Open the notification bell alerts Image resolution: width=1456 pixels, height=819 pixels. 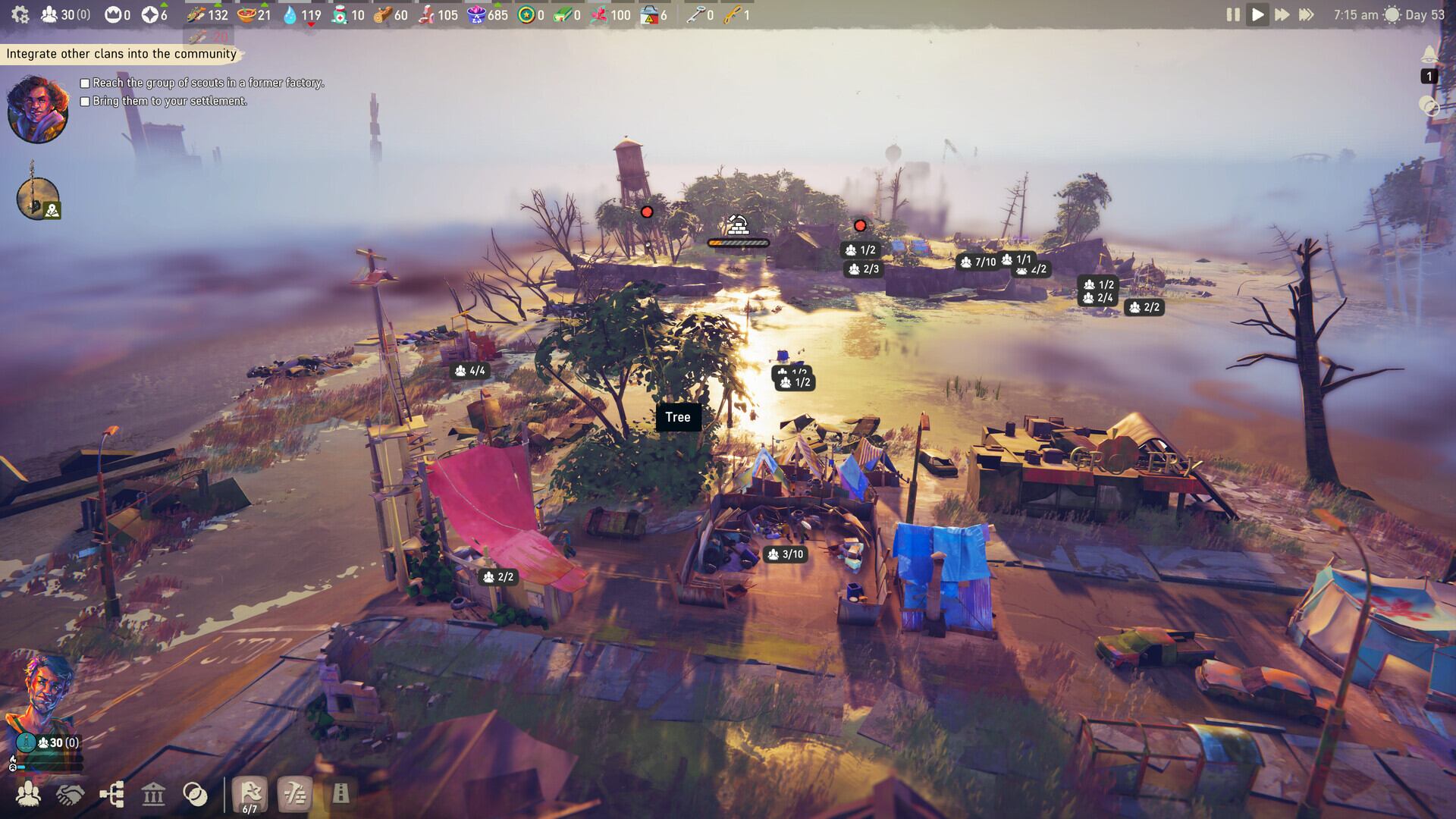coord(1429,55)
